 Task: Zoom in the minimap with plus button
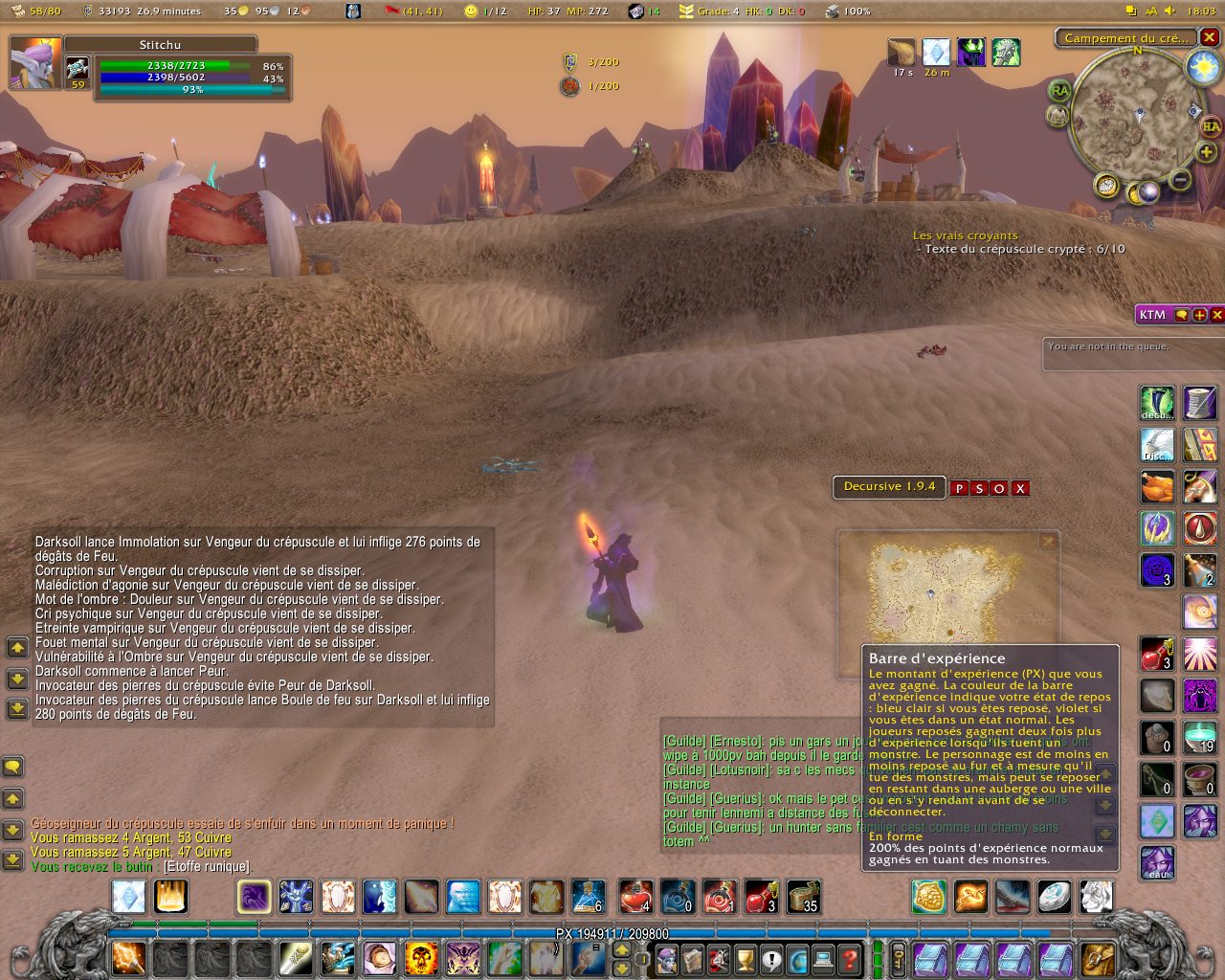(1206, 152)
